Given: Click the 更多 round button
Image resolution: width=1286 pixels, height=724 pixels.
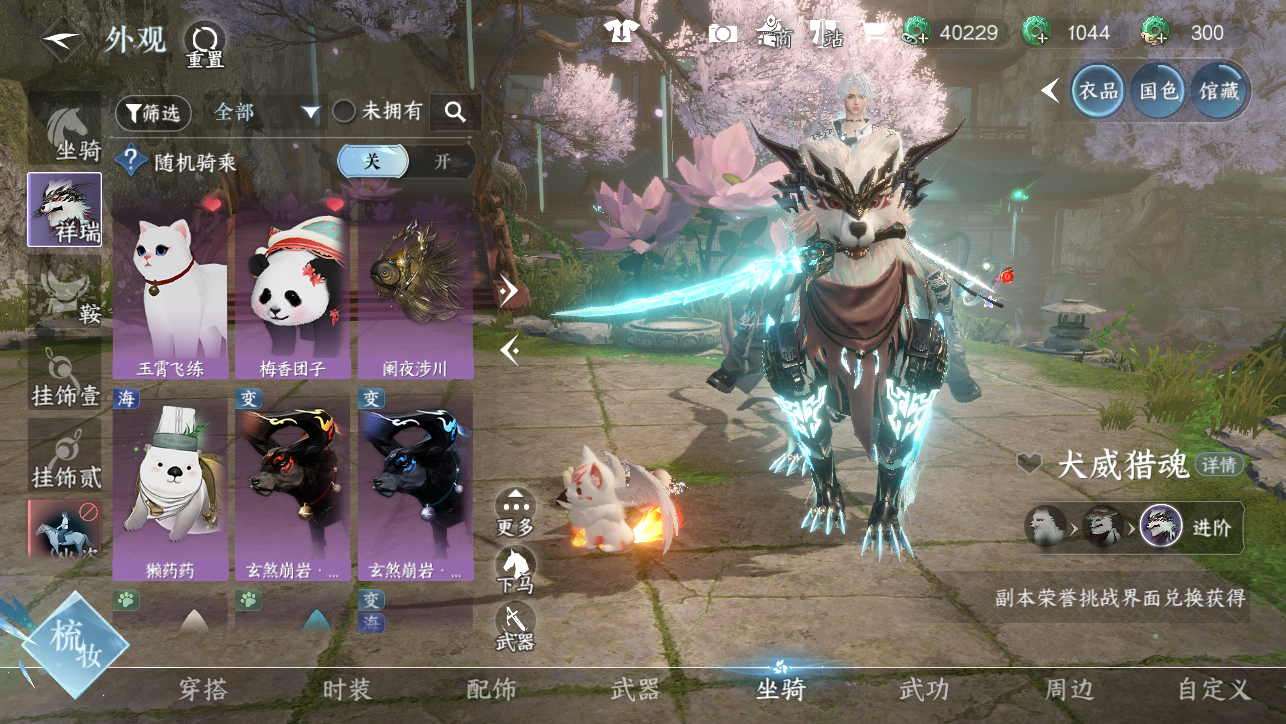Looking at the screenshot, I should (515, 510).
